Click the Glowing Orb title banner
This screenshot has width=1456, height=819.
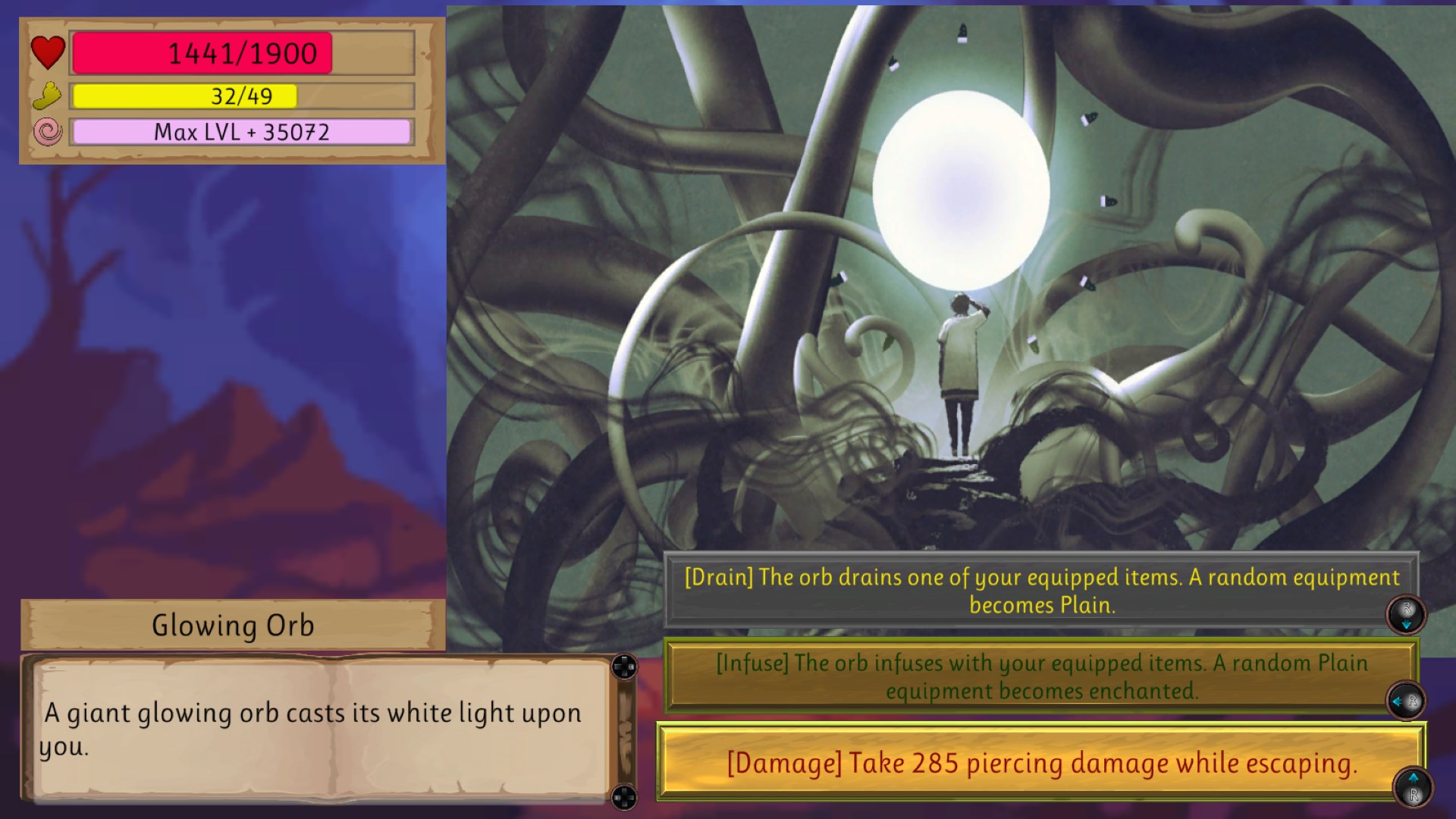pyautogui.click(x=232, y=625)
